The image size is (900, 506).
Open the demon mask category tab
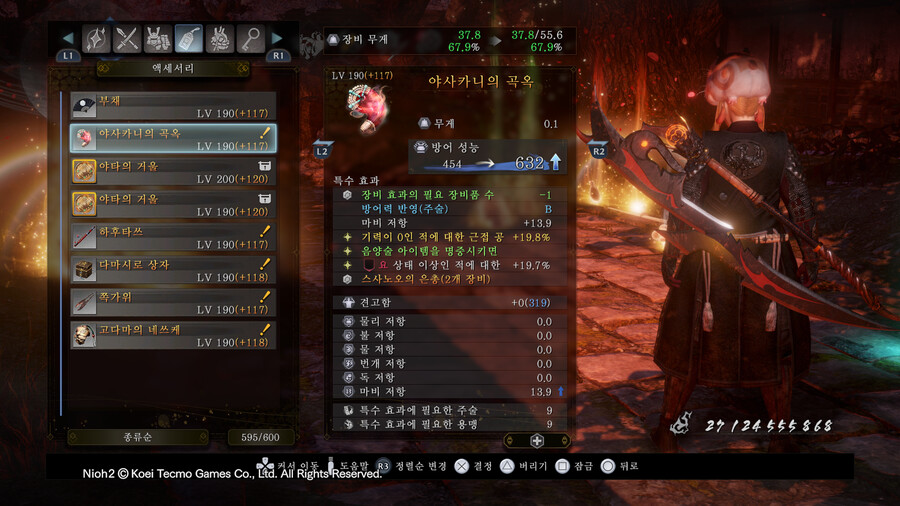(x=220, y=39)
